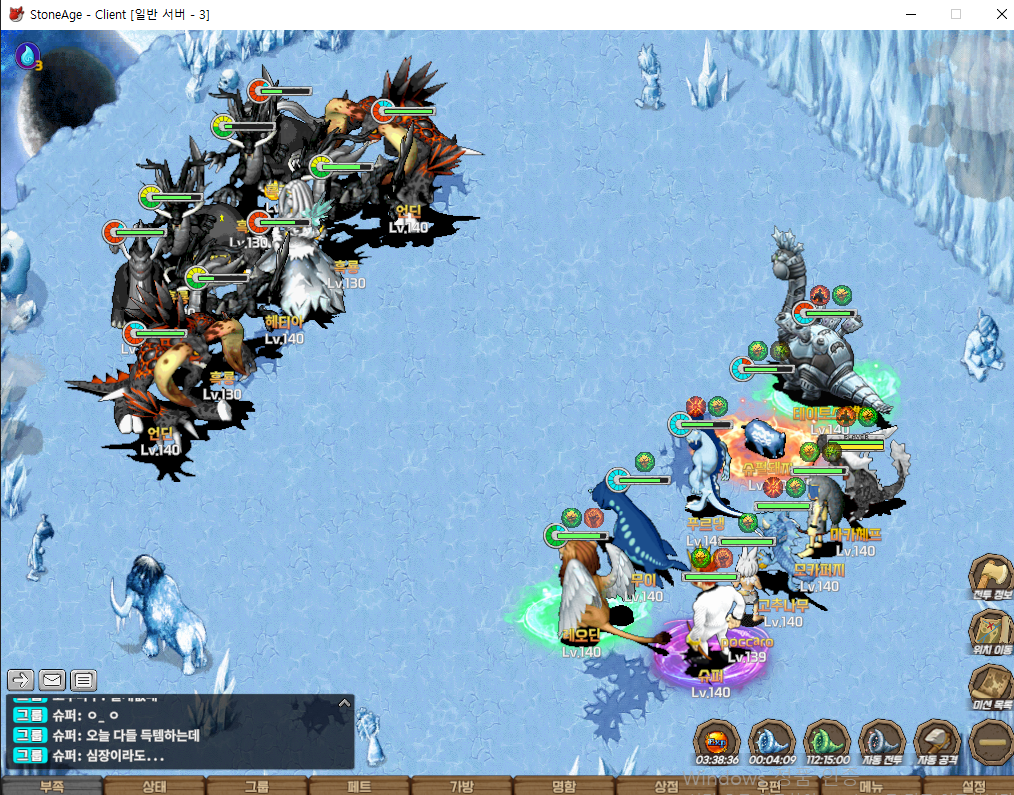
Task: Open the 상점 (shop) menu
Action: 666,786
